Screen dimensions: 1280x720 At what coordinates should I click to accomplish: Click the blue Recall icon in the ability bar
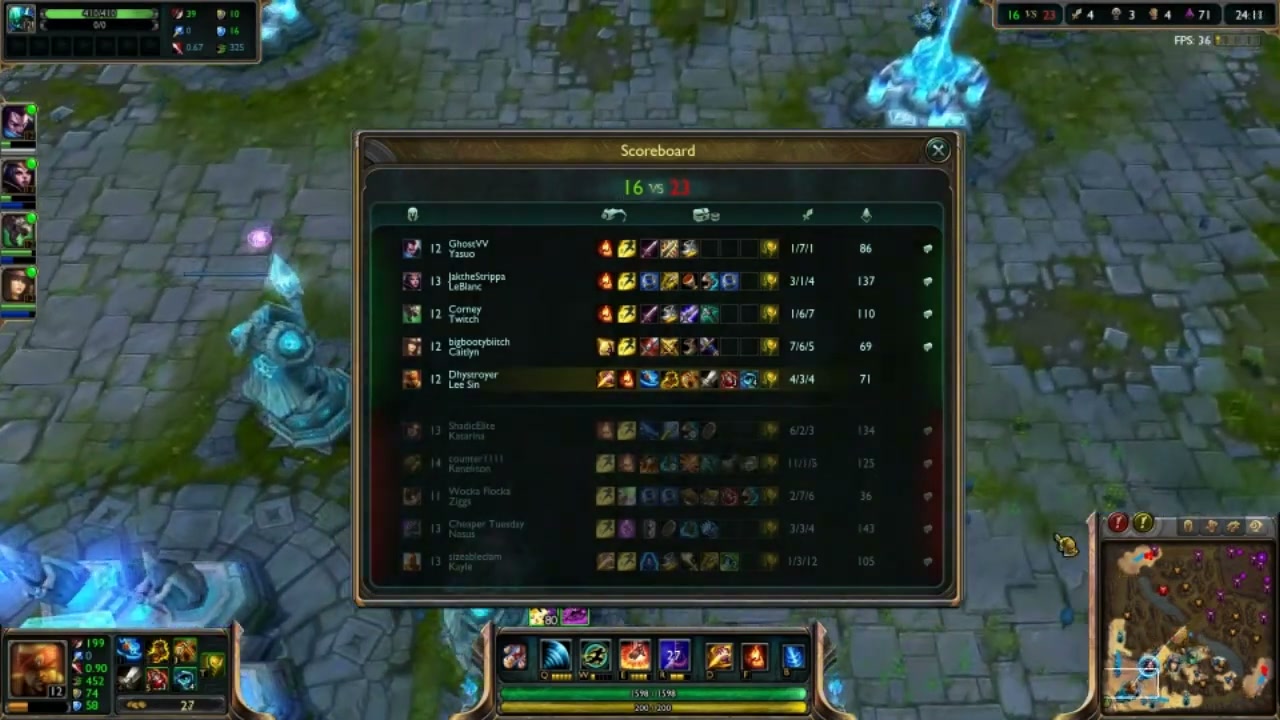[792, 654]
